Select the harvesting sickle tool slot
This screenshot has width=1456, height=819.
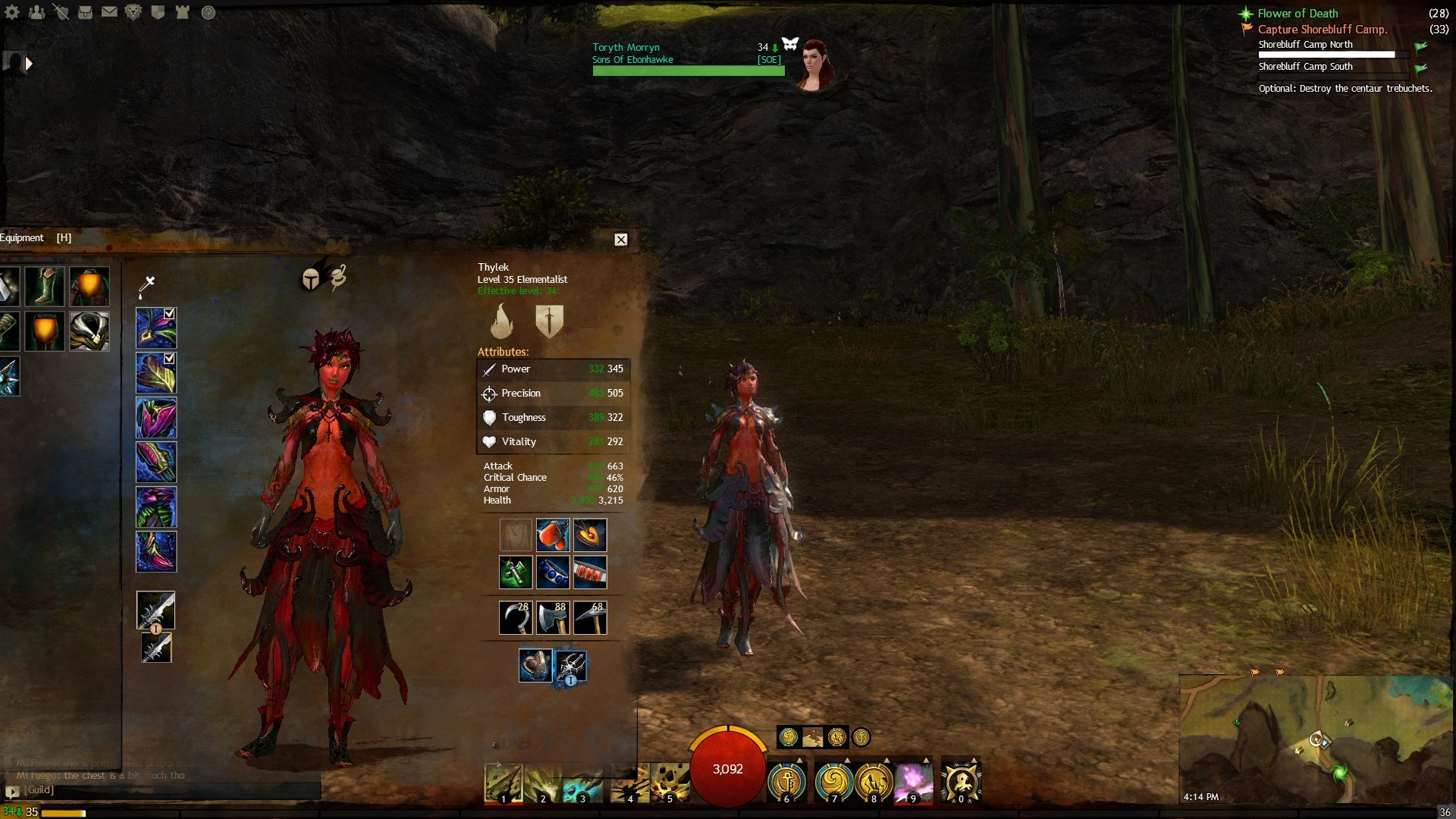coord(516,617)
